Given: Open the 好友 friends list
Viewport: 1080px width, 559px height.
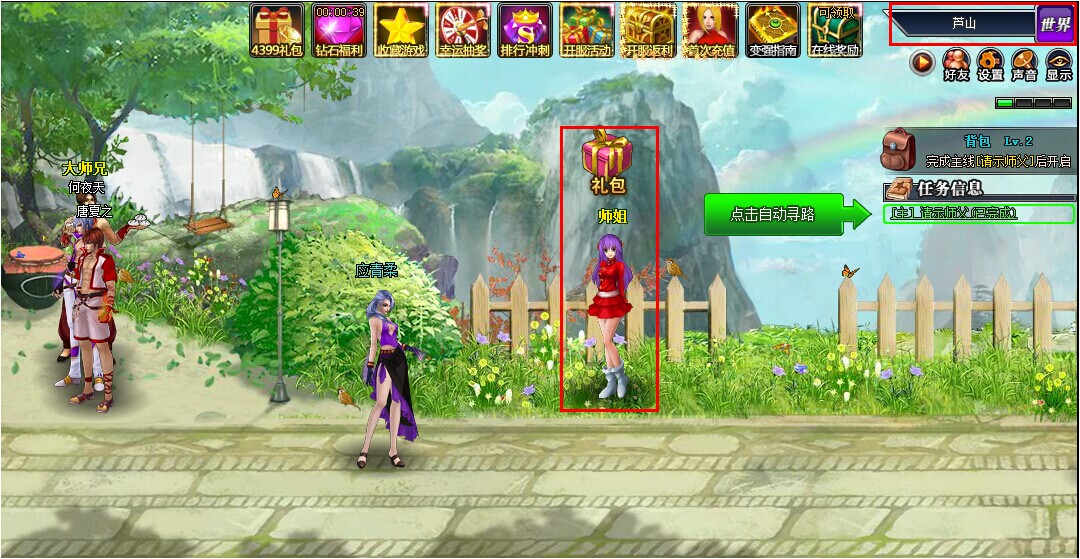Looking at the screenshot, I should [x=957, y=64].
